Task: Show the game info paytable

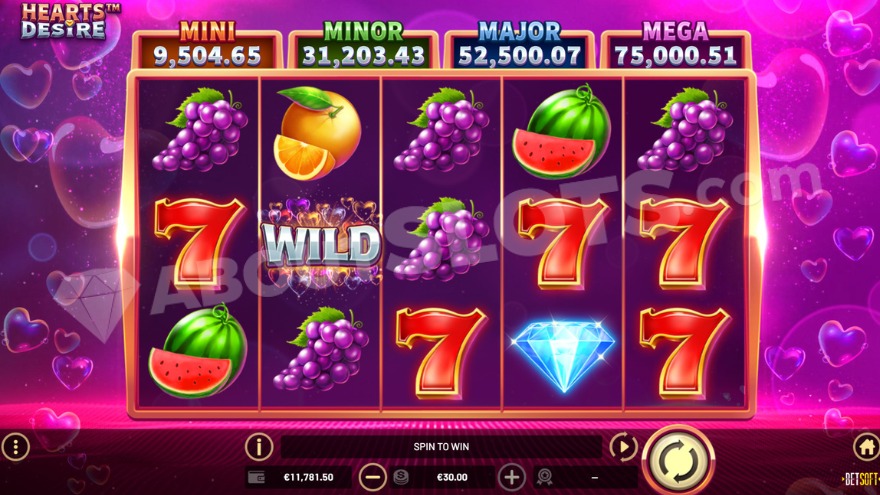Action: click(x=259, y=446)
